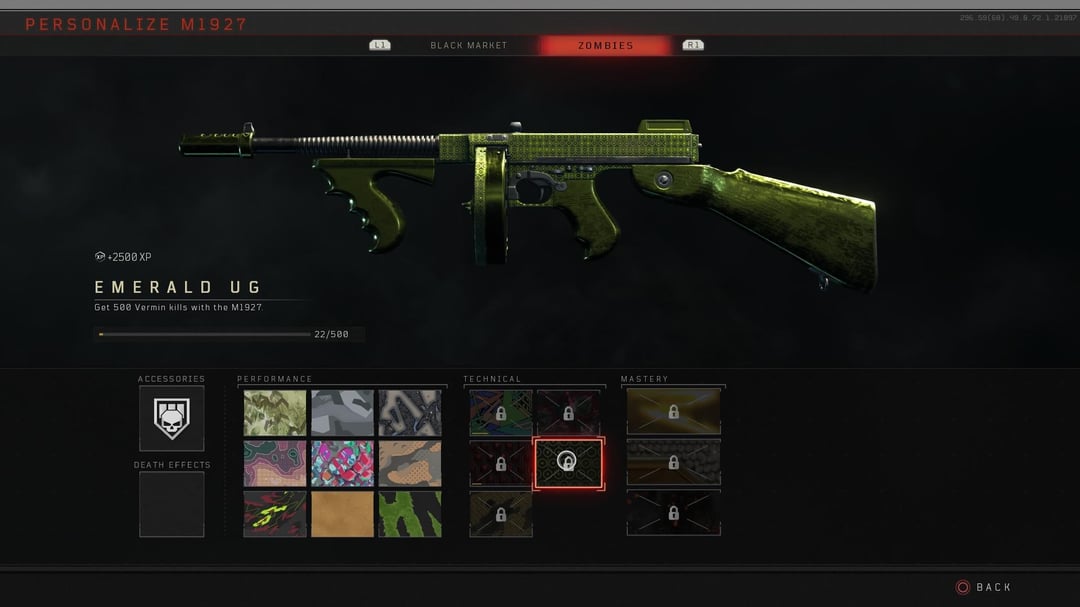Apply the gray and orange dotted camo
Viewport: 1080px width, 607px height.
pos(409,463)
